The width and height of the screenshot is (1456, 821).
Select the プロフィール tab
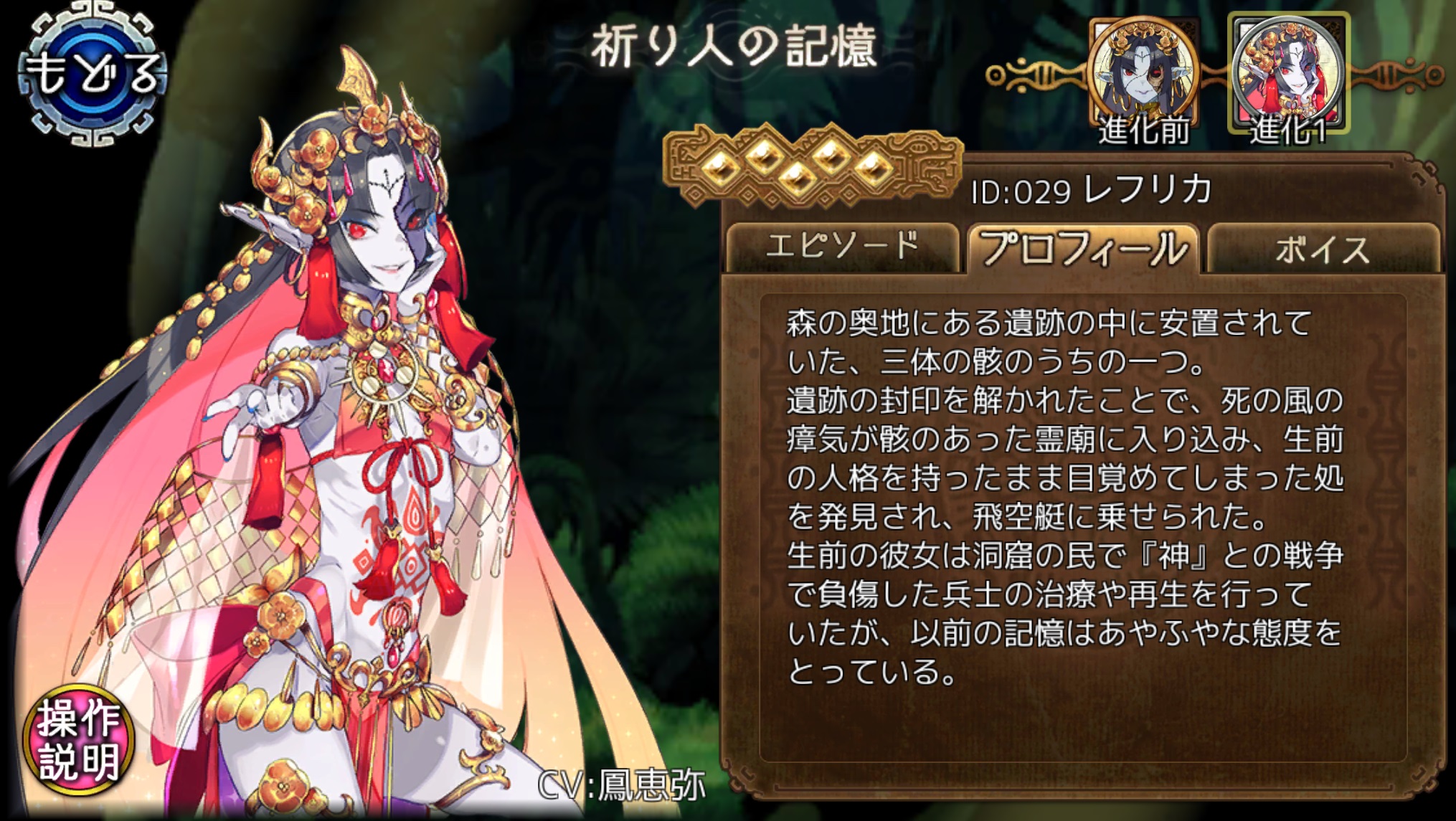pos(1082,249)
